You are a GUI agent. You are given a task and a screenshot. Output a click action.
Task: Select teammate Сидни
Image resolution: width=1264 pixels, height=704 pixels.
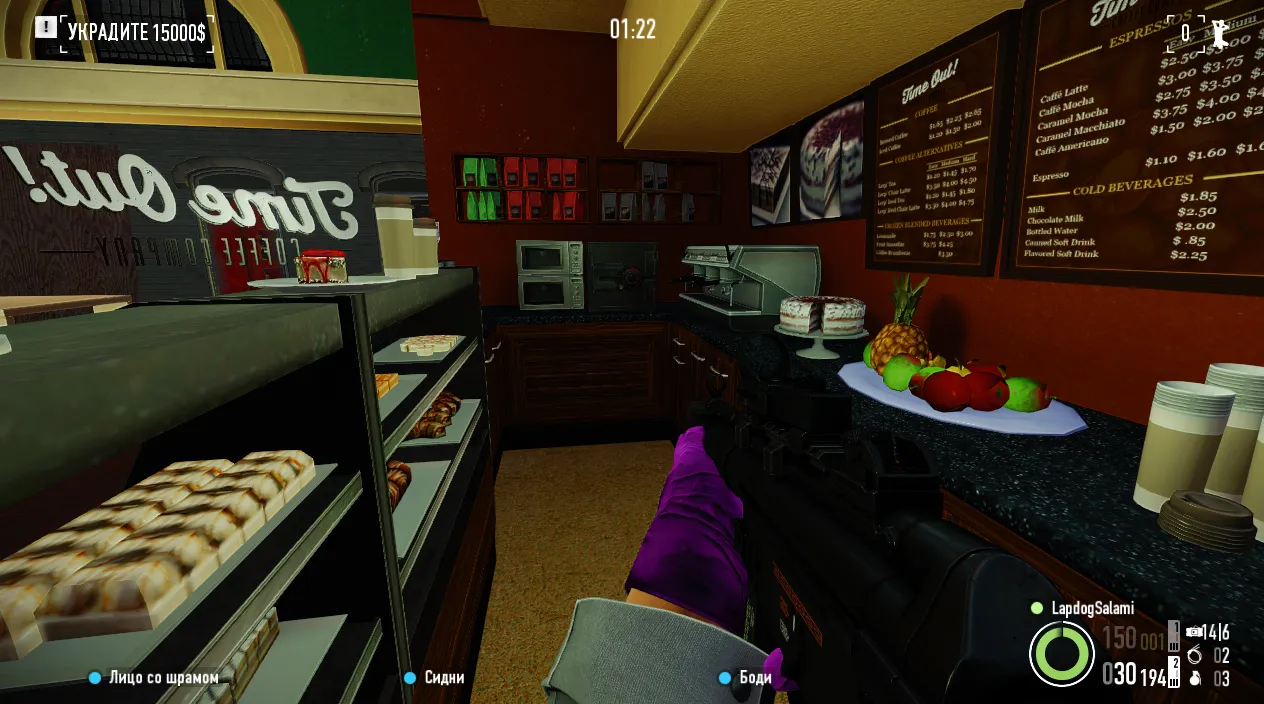tap(444, 678)
